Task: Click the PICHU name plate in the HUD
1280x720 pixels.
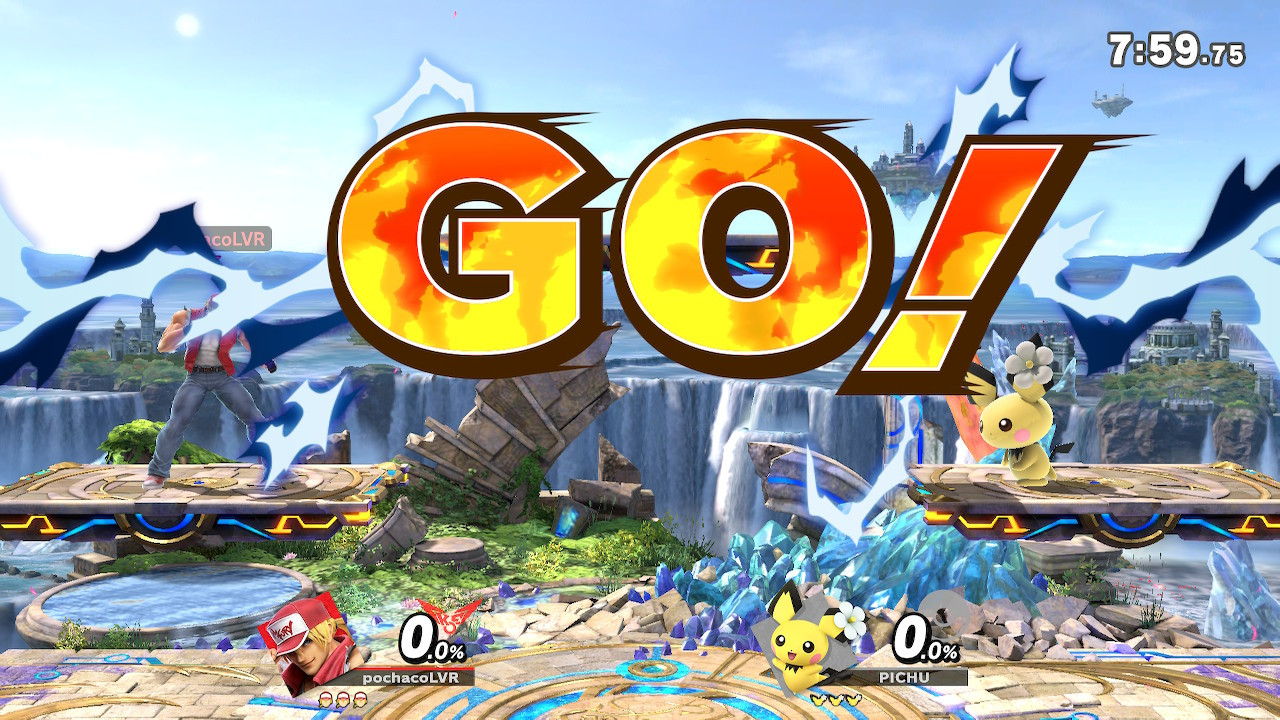Action: point(903,678)
